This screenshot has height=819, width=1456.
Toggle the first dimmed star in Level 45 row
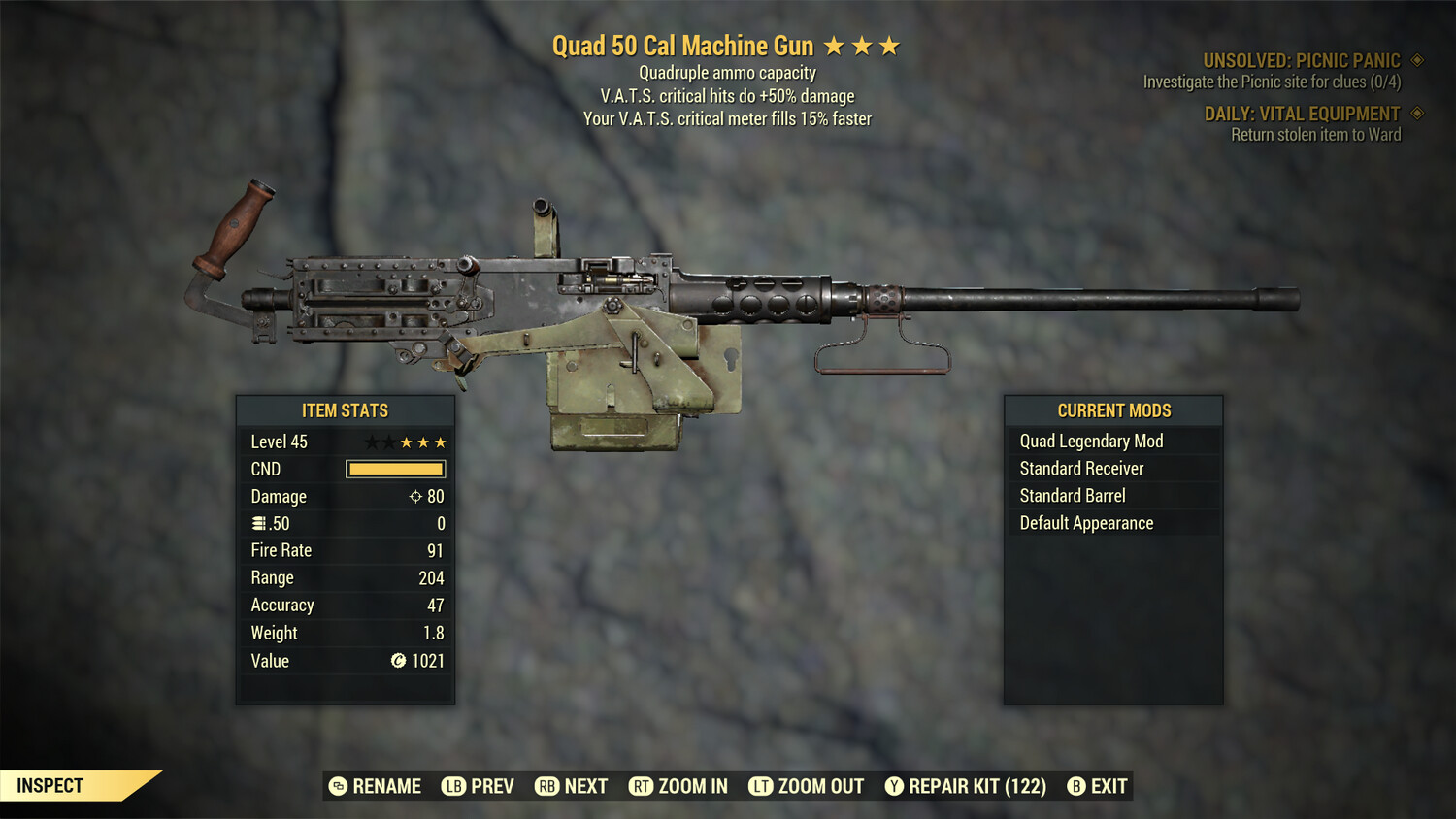click(x=372, y=442)
